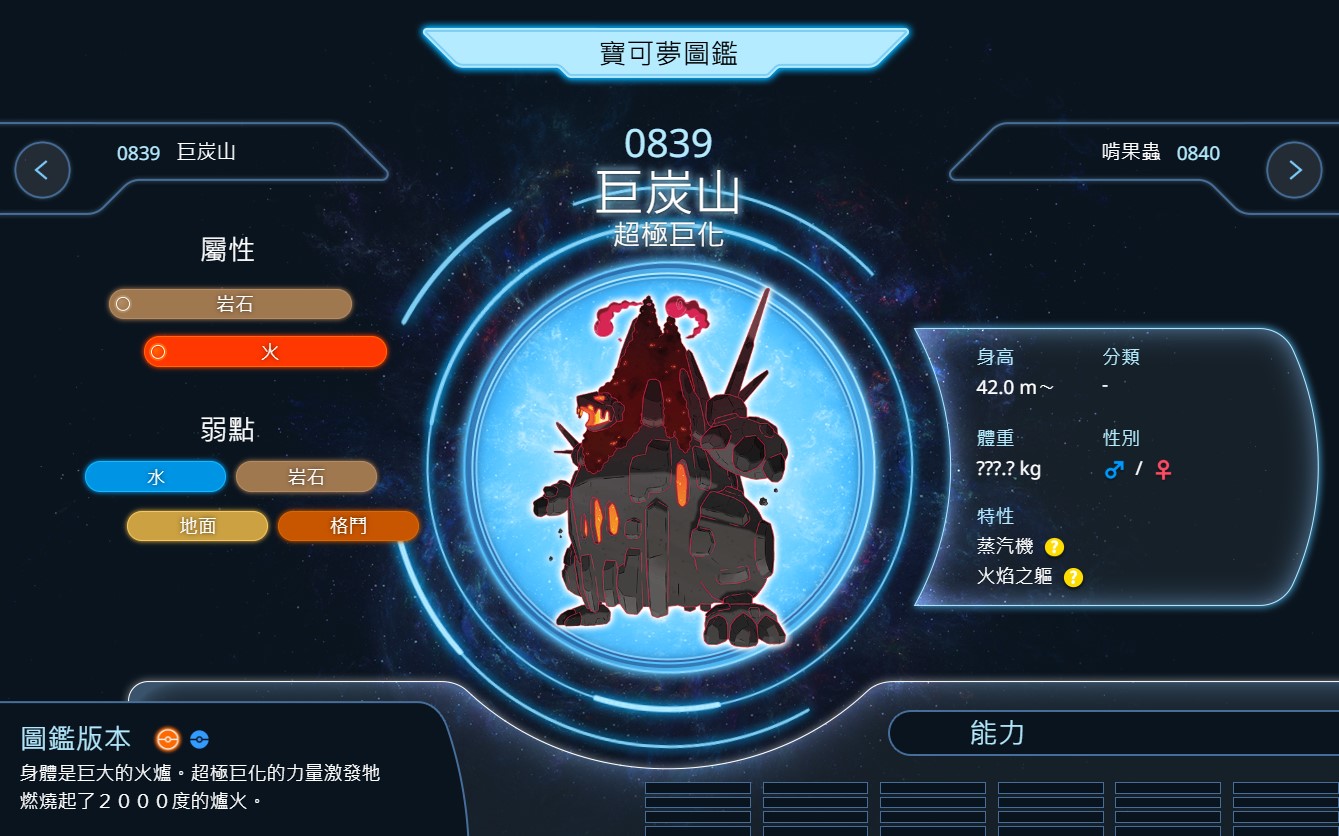
Task: Choose the 水 water weakness badge
Action: click(156, 477)
